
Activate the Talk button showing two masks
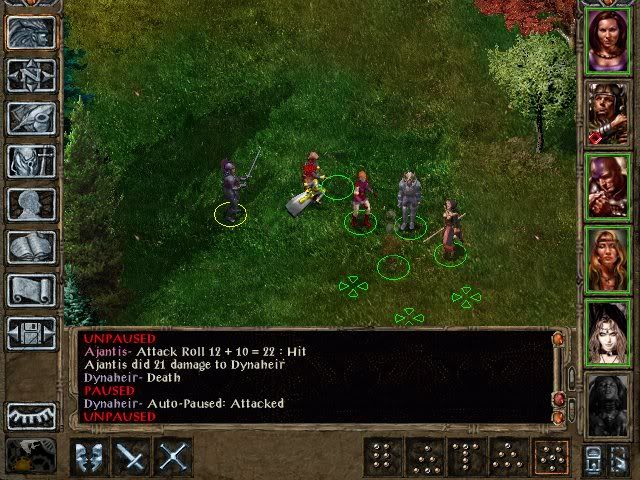(x=90, y=457)
